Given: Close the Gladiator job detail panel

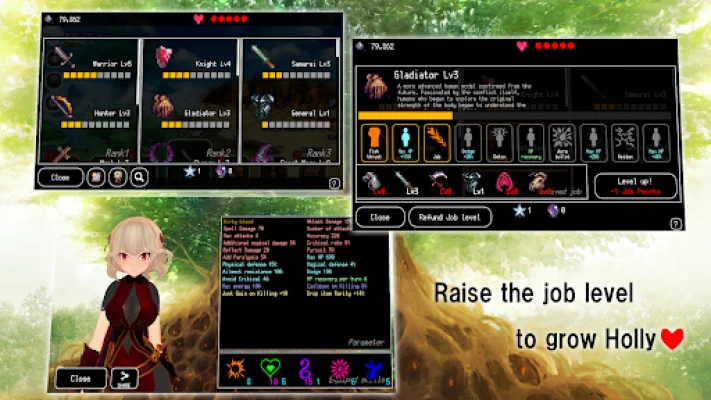Looking at the screenshot, I should (x=380, y=216).
